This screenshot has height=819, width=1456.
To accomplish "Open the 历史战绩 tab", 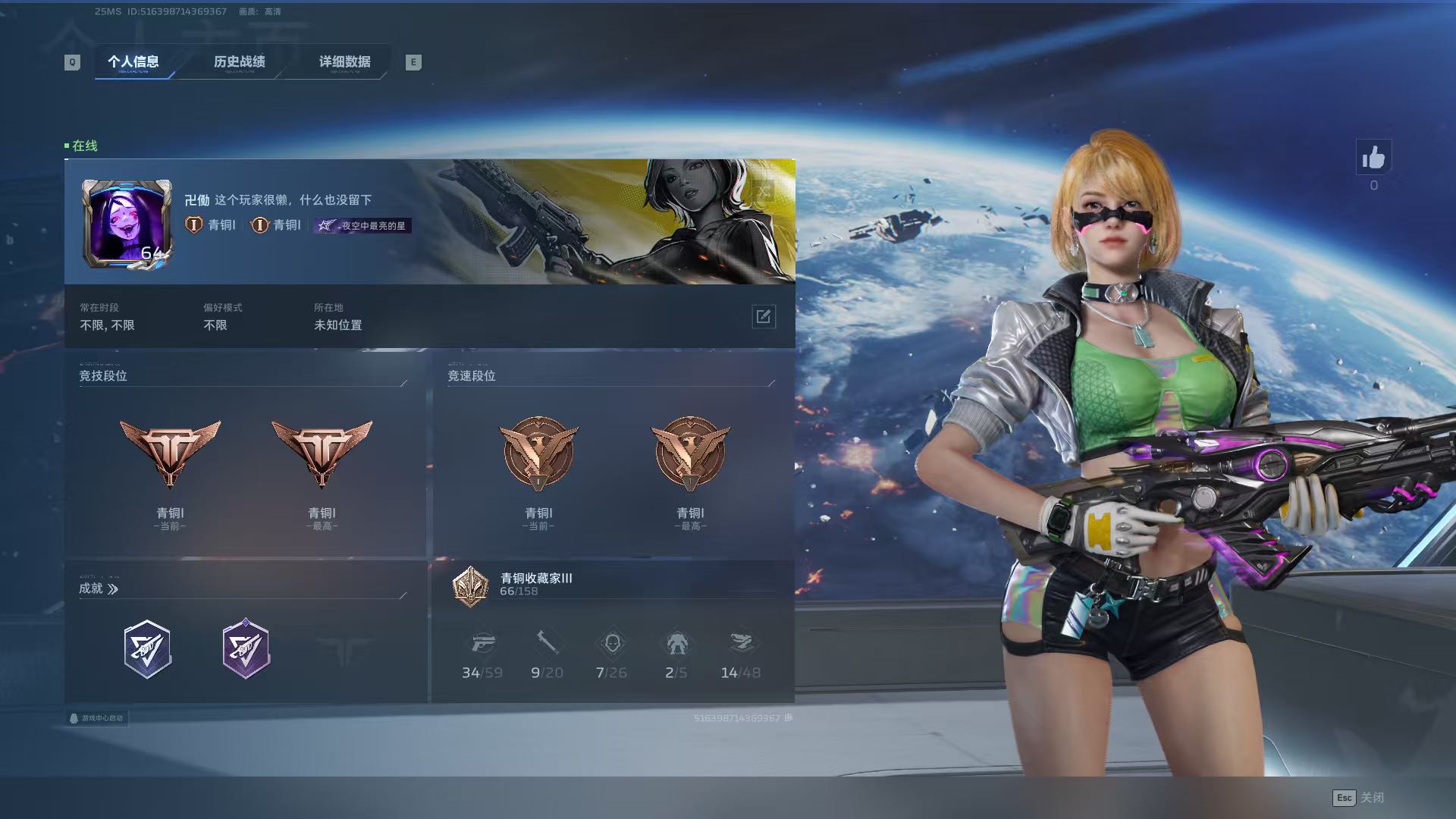I will 239,61.
